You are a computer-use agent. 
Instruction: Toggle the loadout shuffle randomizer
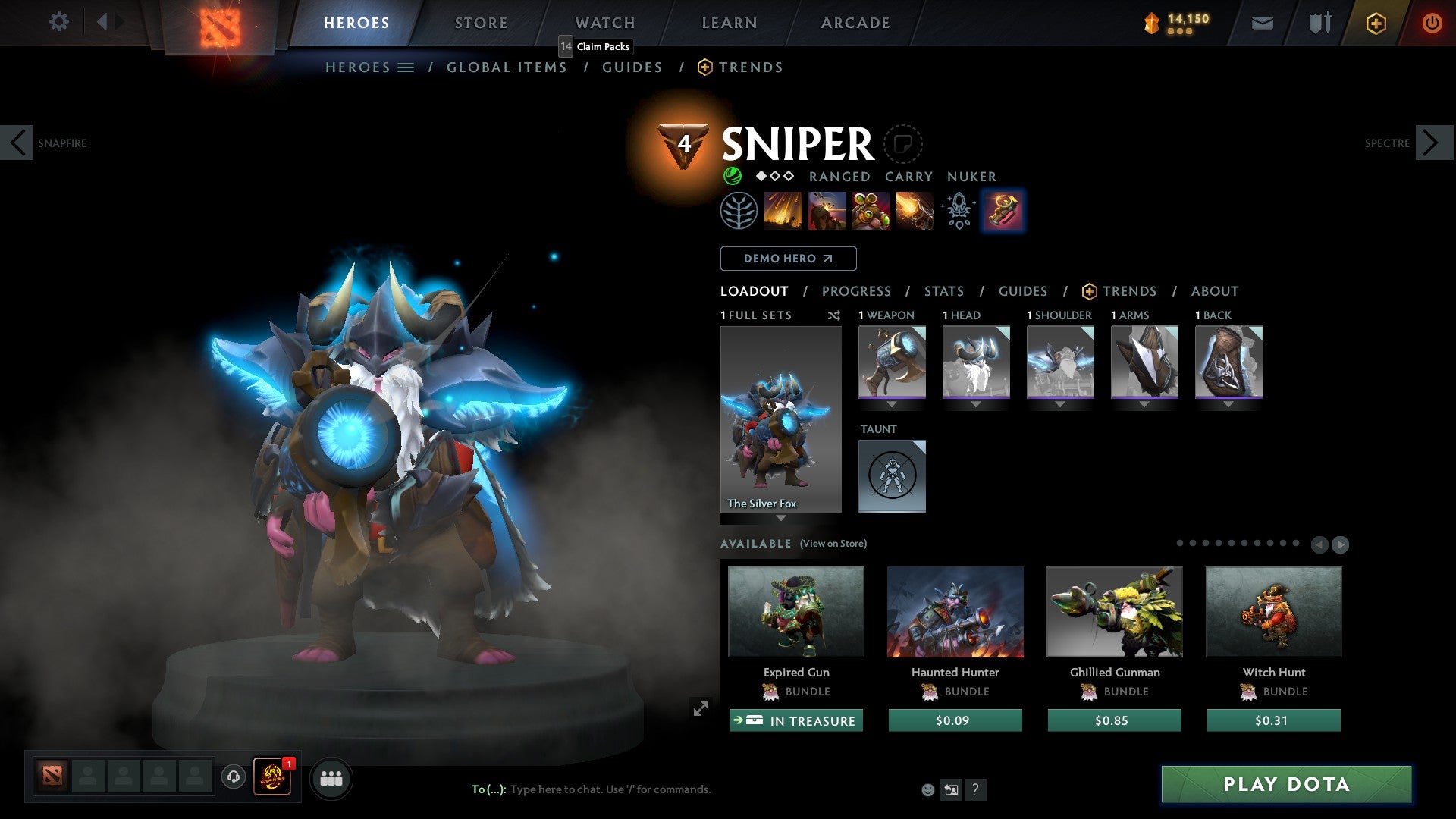coord(834,315)
